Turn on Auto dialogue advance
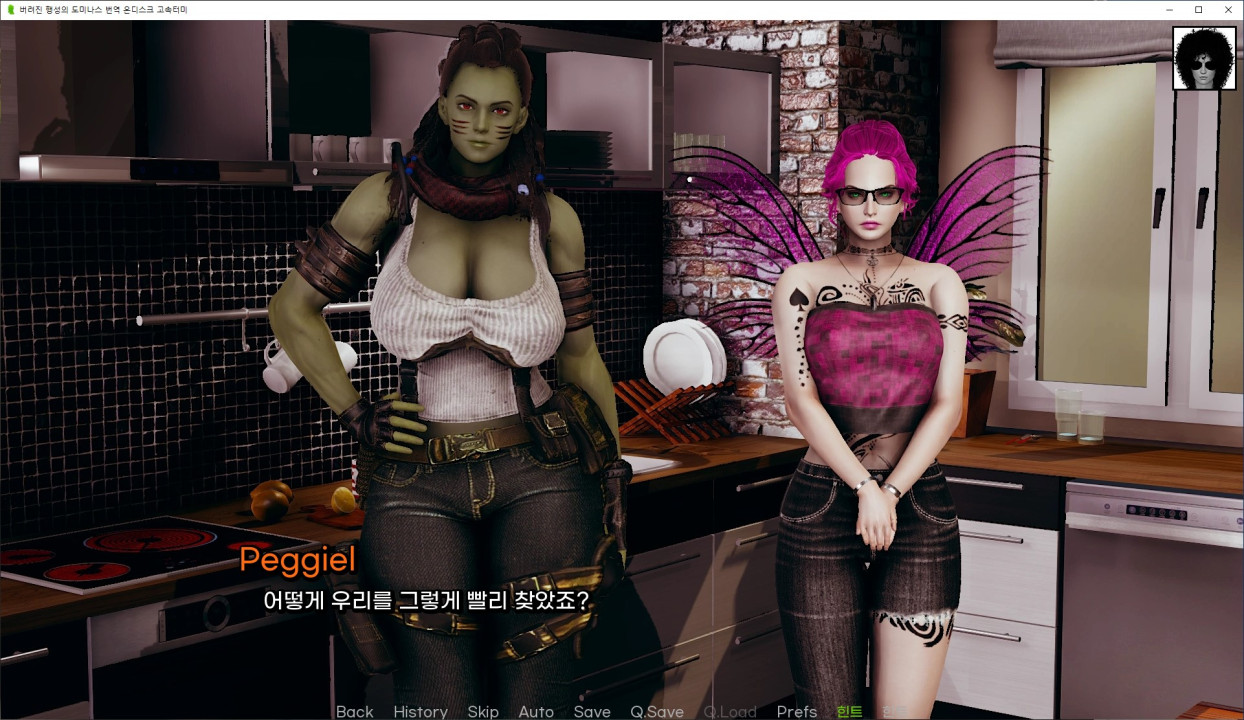This screenshot has width=1244, height=720. pos(536,711)
